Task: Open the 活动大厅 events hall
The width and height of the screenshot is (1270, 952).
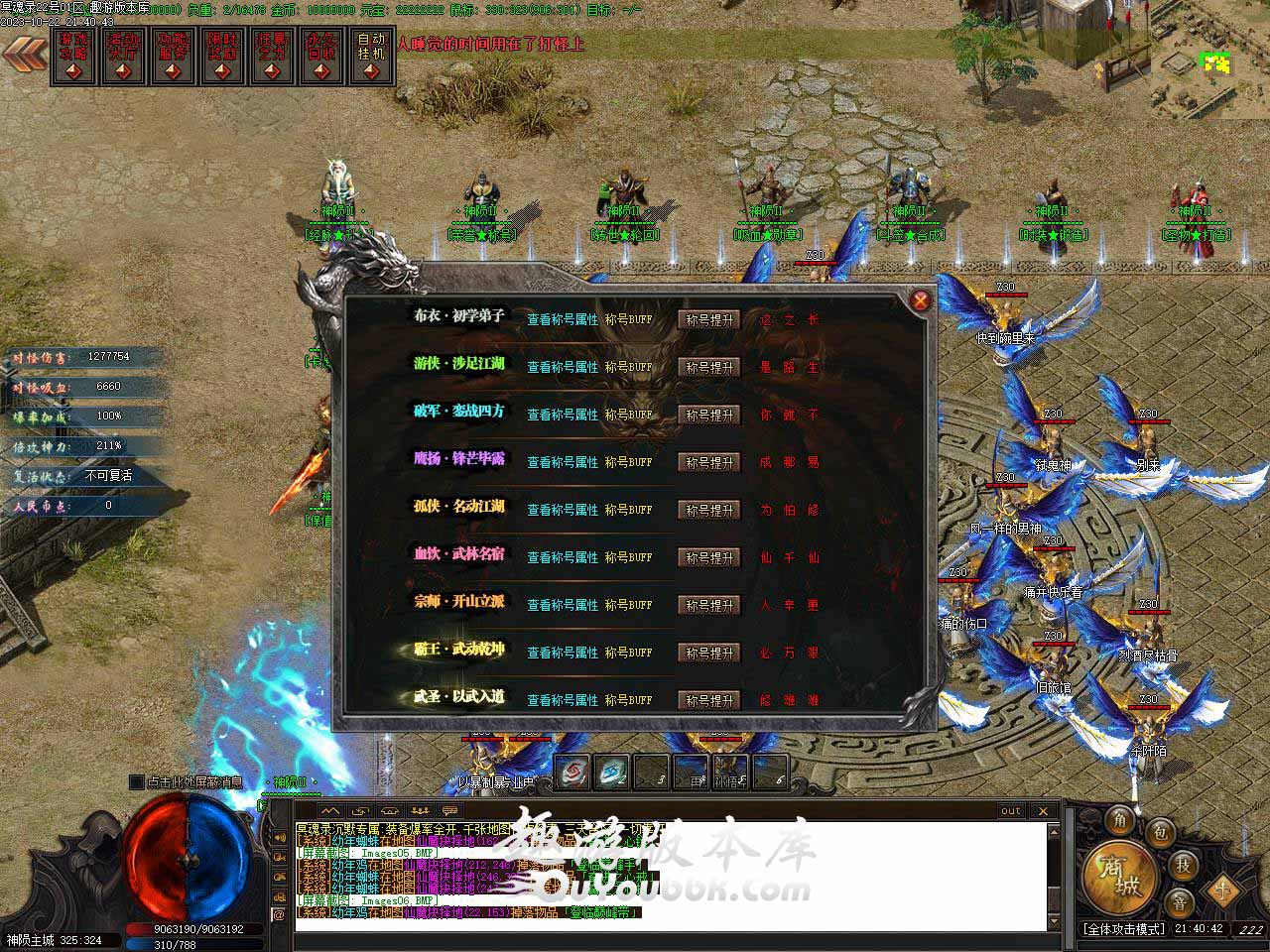Action: point(123,56)
